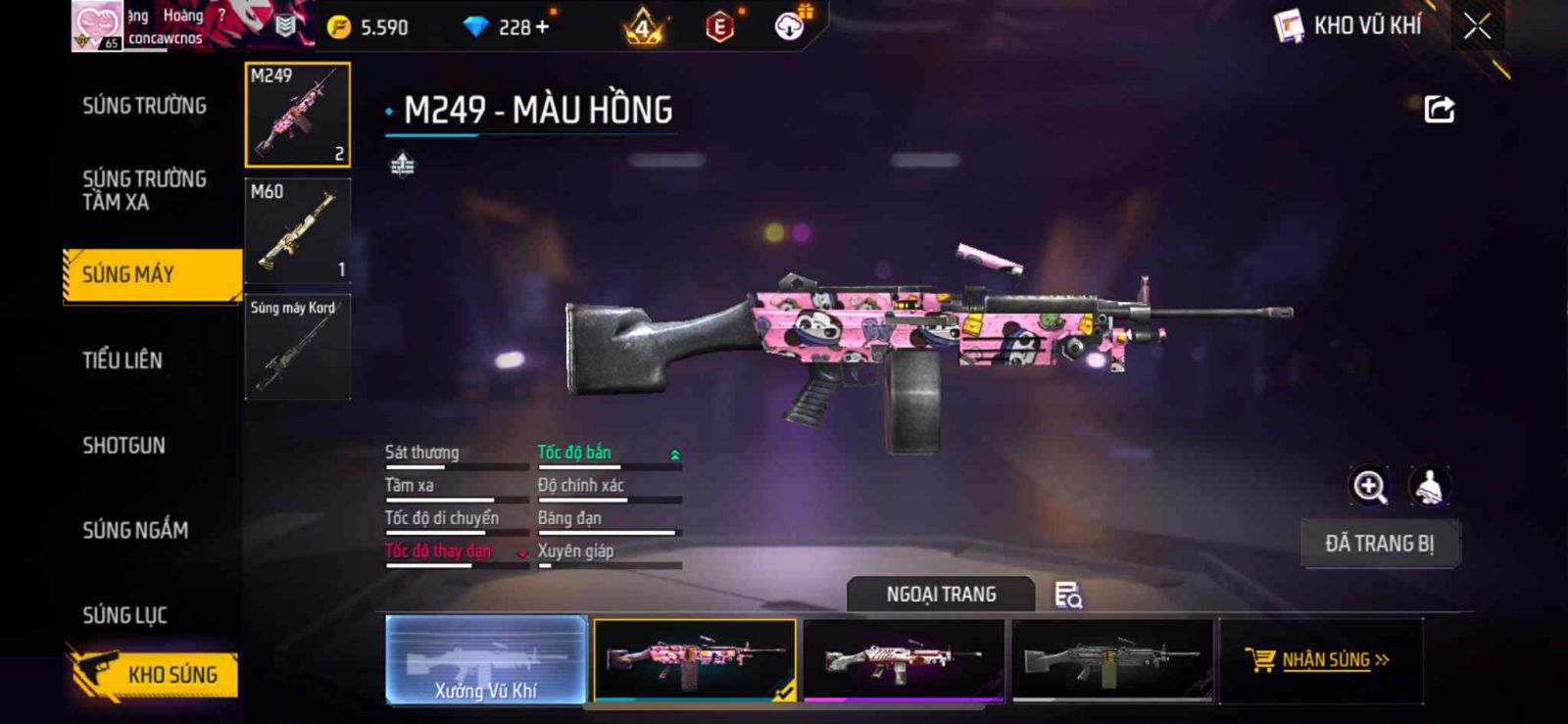Choose the Shotgun category
The image size is (1568, 724).
pyautogui.click(x=123, y=446)
